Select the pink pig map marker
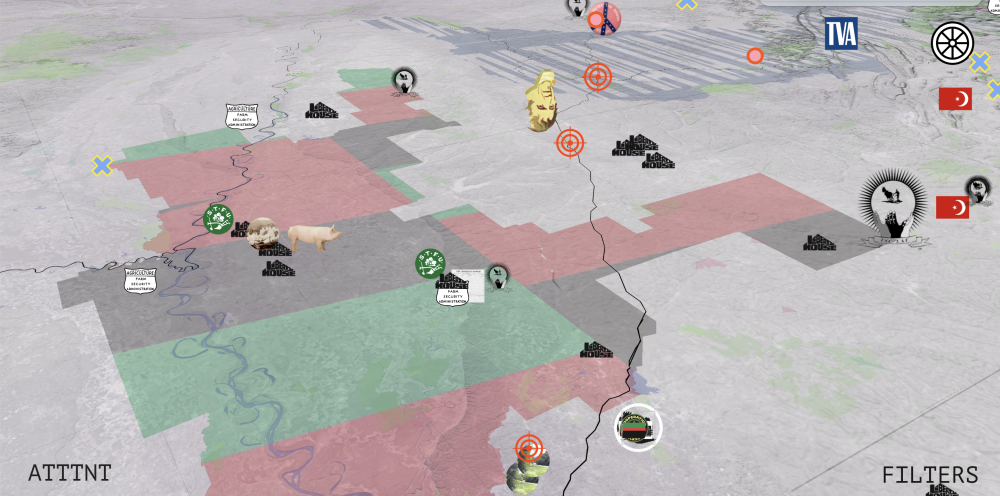 (x=314, y=237)
